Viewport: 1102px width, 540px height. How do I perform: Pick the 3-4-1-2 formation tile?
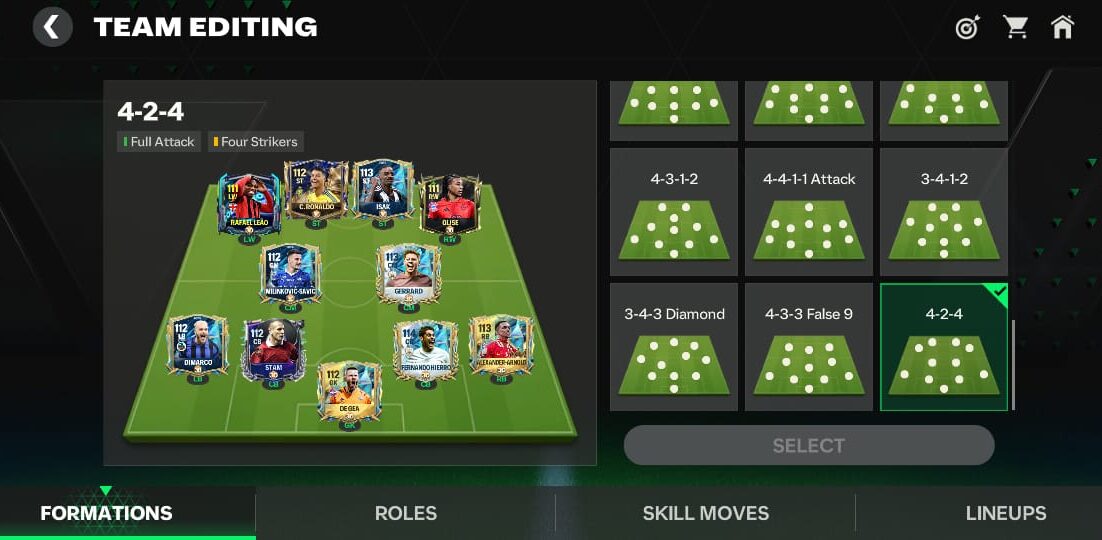coord(943,212)
